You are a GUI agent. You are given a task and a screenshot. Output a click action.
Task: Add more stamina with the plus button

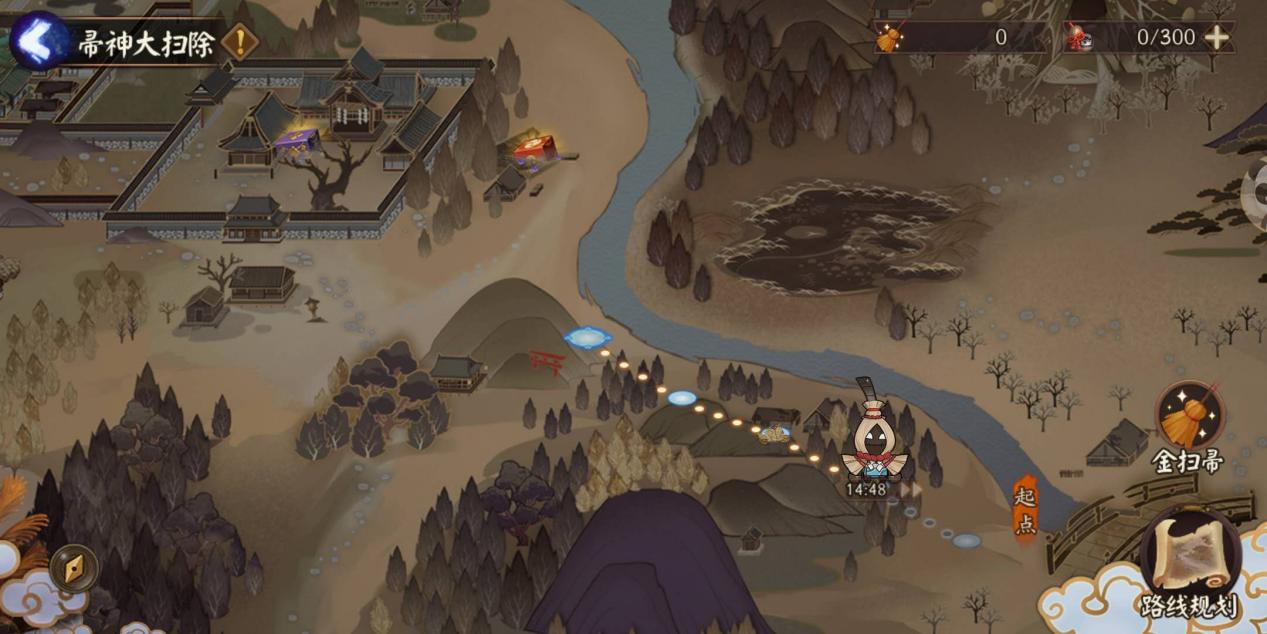[x=1216, y=38]
